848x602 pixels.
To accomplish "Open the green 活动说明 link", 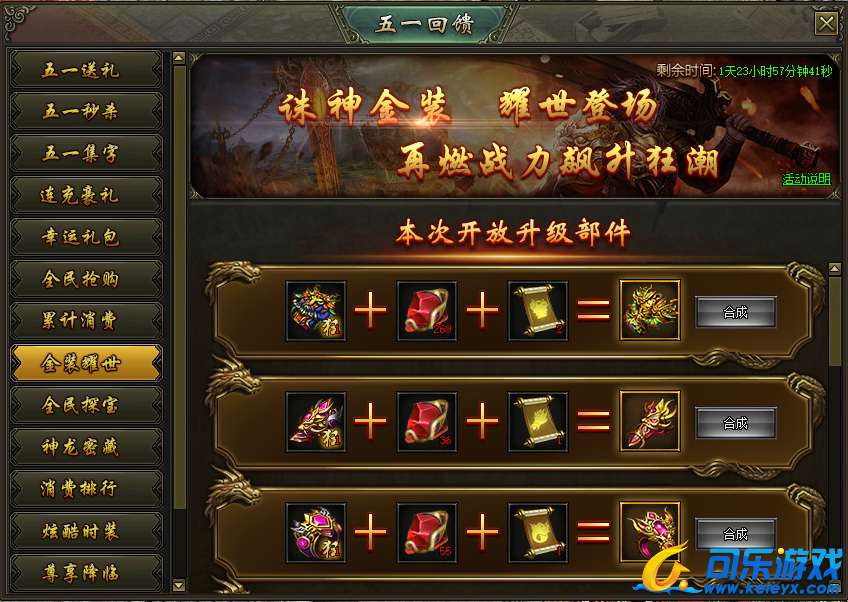I will 806,180.
